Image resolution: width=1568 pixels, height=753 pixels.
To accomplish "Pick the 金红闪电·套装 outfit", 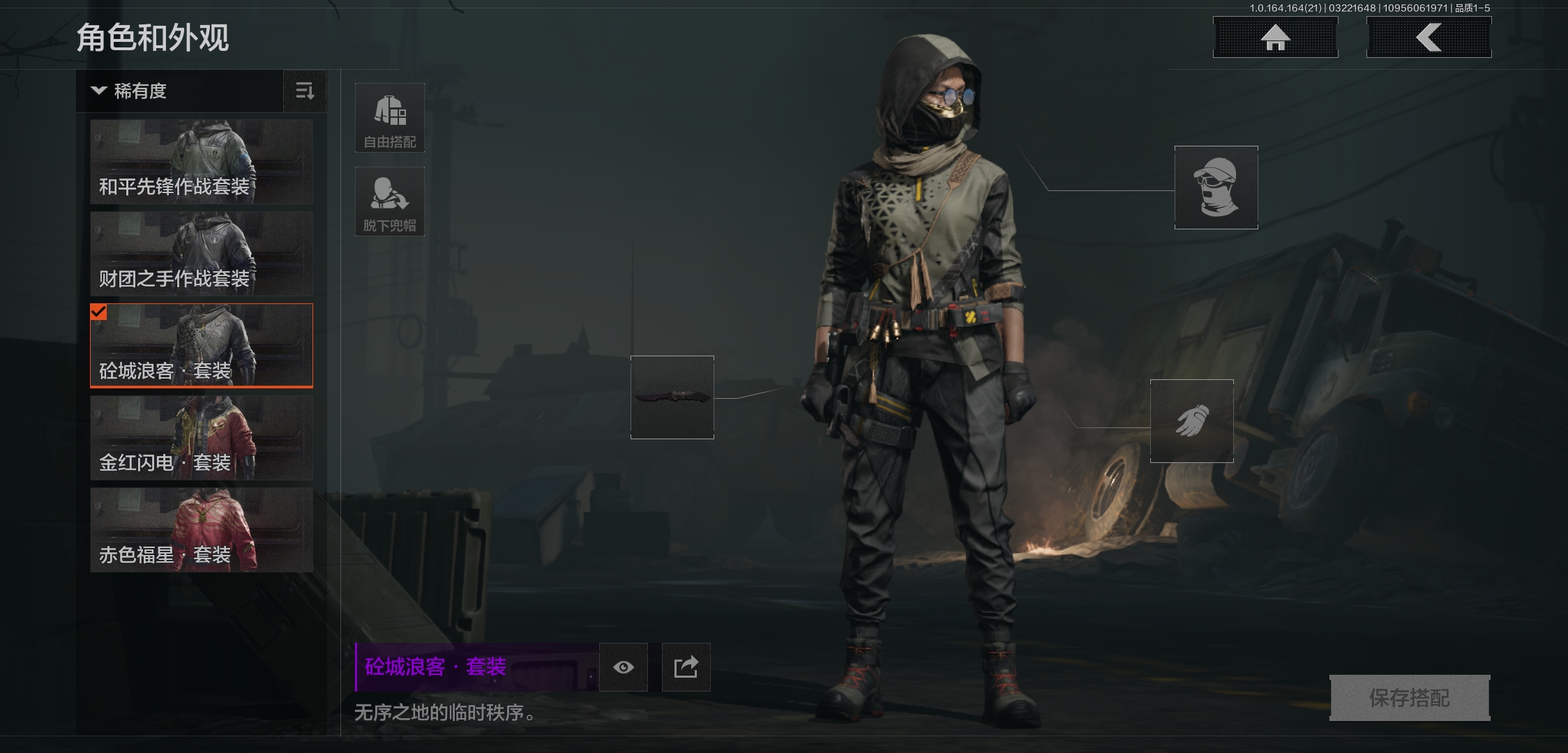I will tap(202, 438).
